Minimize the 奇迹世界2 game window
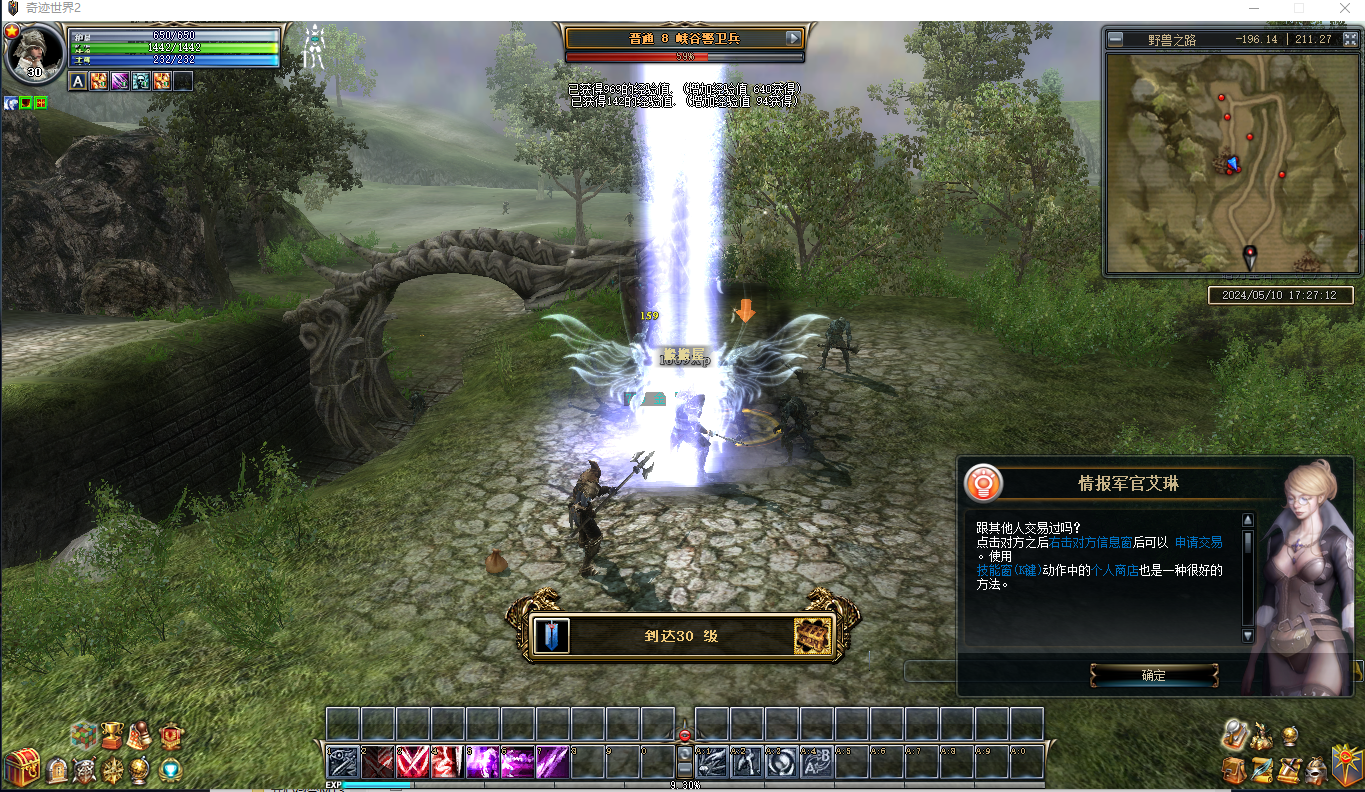The width and height of the screenshot is (1365, 792). 1254,8
